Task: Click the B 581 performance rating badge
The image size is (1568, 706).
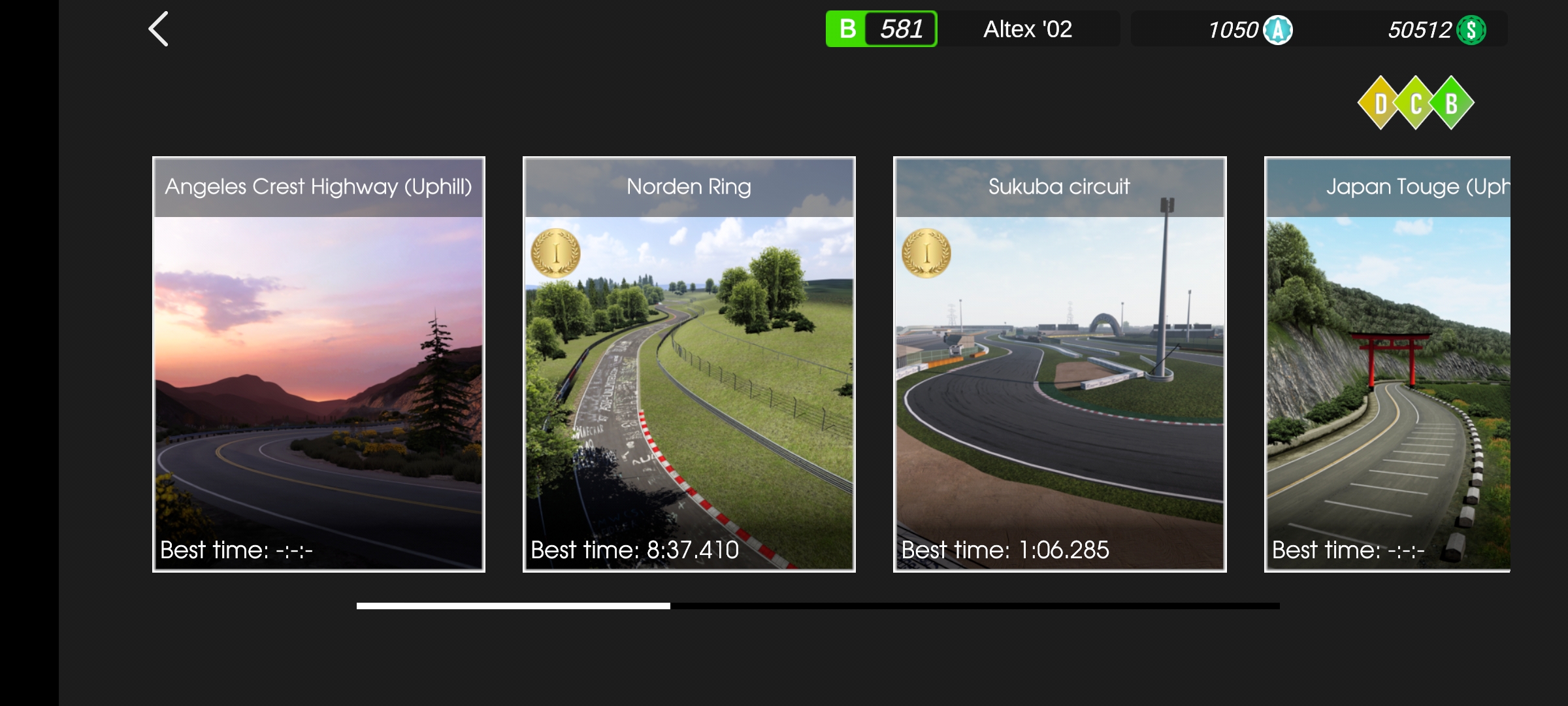Action: click(881, 29)
